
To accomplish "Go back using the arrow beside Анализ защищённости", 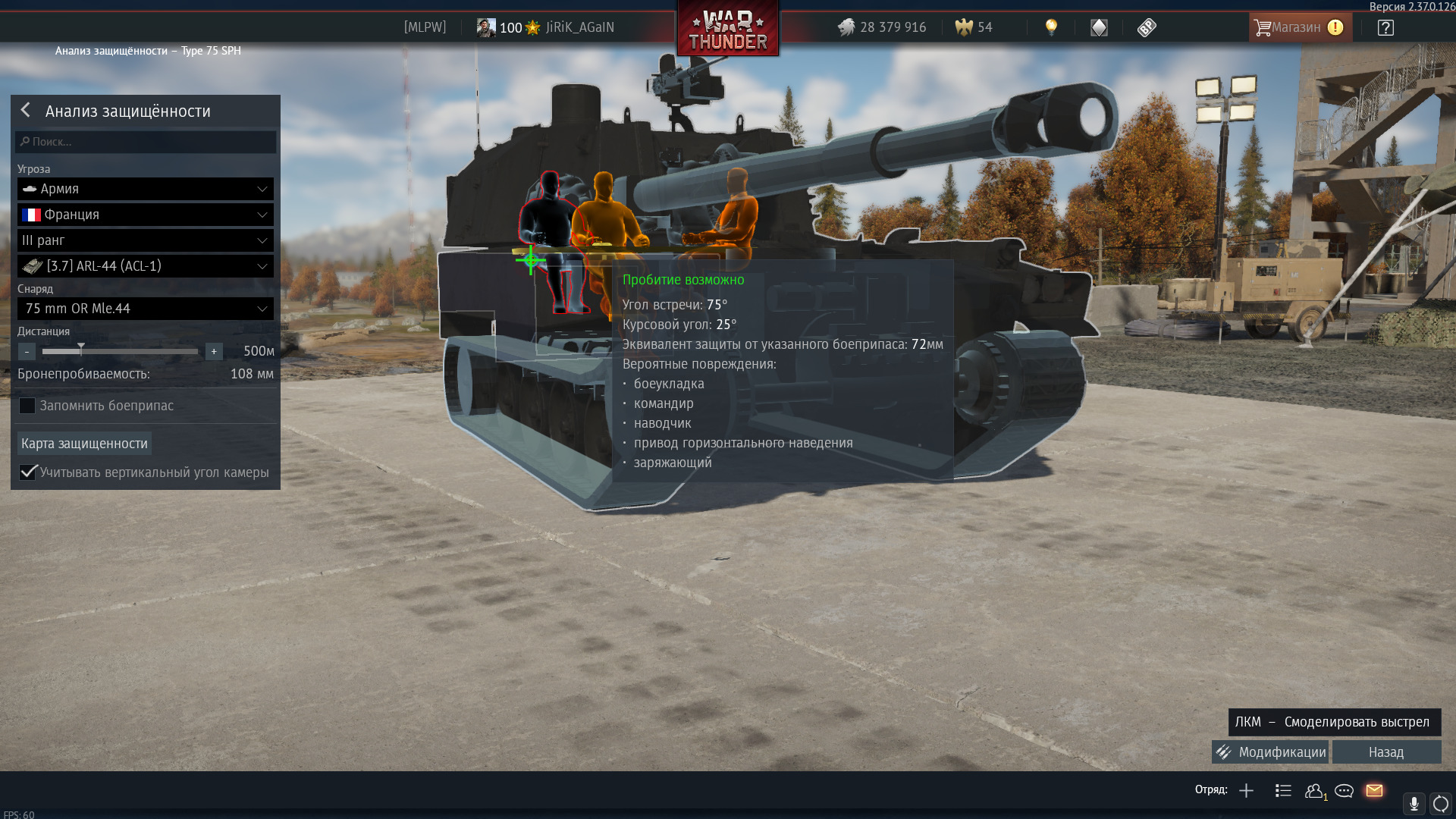I will [26, 111].
